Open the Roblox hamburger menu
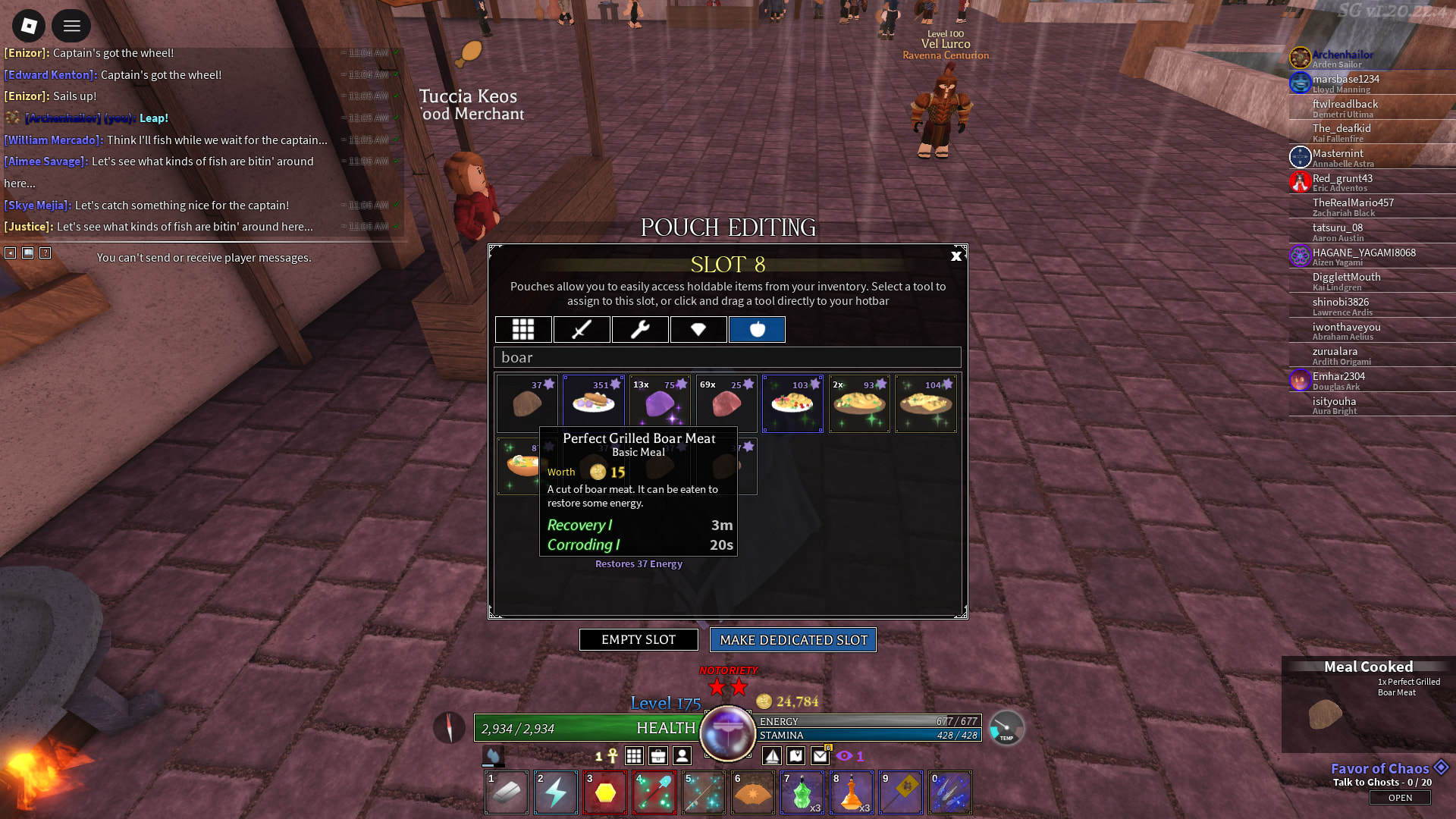This screenshot has height=819, width=1456. click(x=71, y=27)
